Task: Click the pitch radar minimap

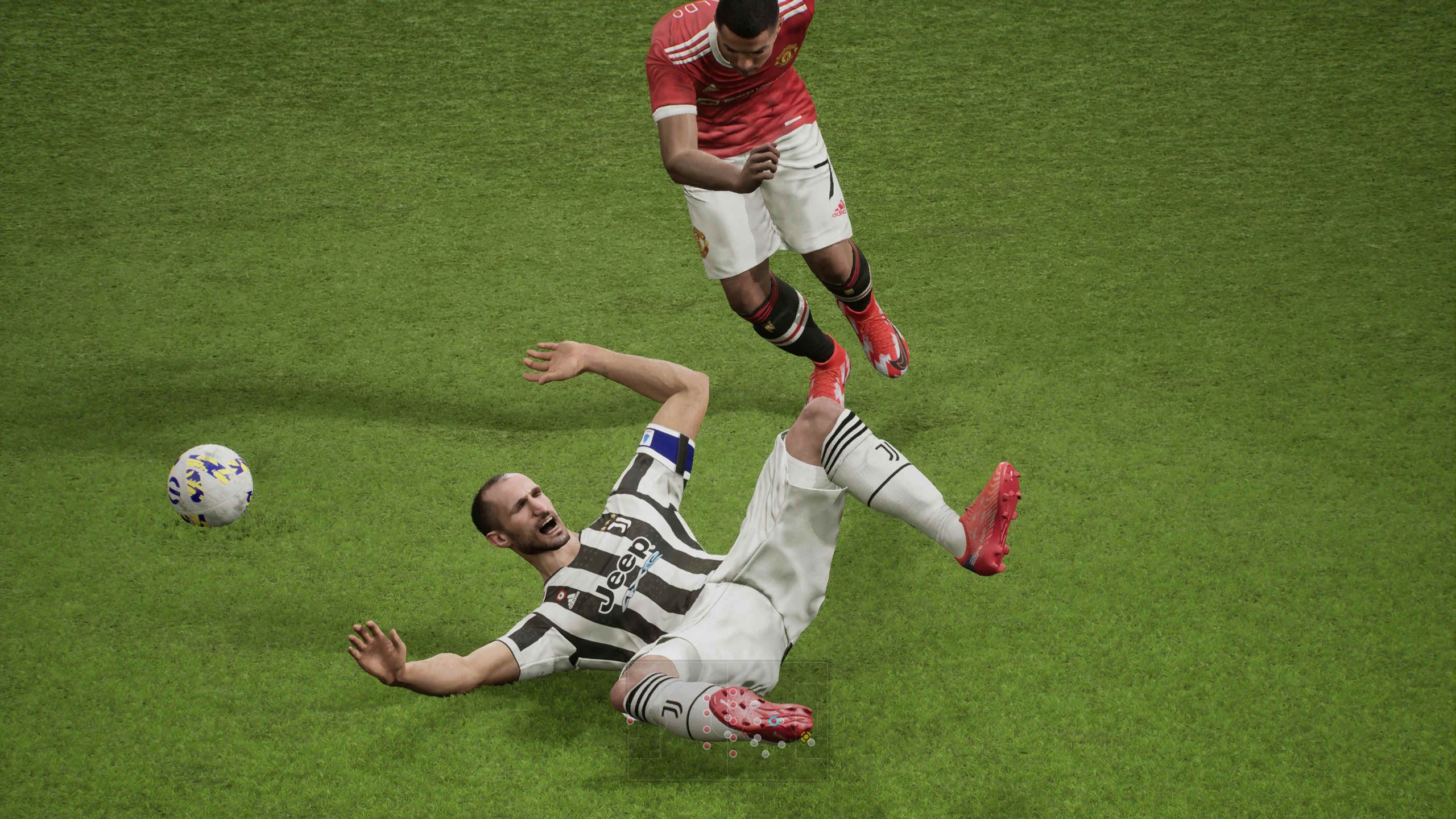Action: click(x=727, y=727)
